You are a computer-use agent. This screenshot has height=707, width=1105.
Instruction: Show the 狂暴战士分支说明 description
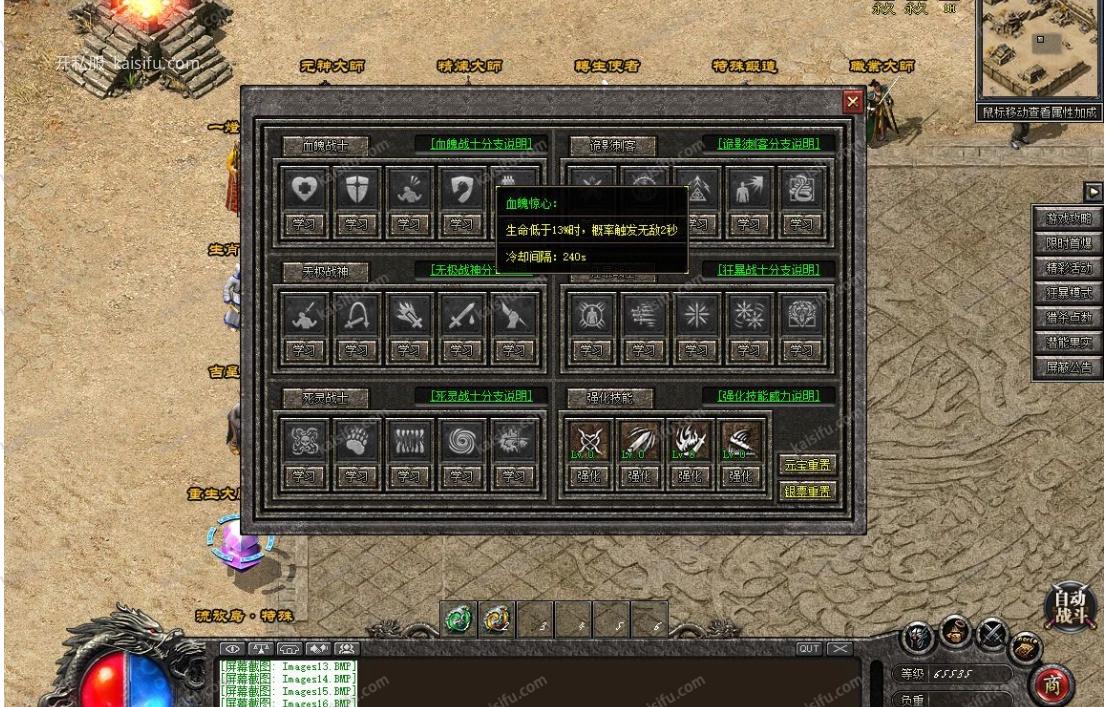pyautogui.click(x=768, y=270)
